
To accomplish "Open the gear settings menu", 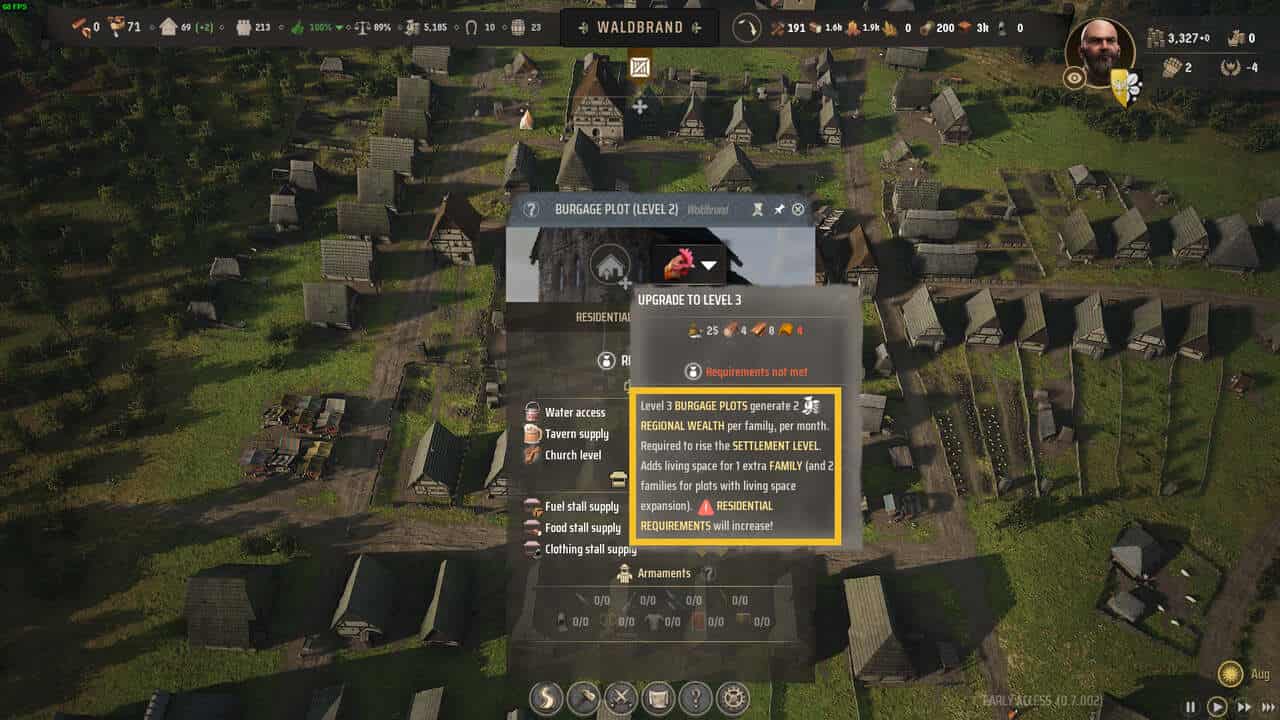I will [x=732, y=697].
